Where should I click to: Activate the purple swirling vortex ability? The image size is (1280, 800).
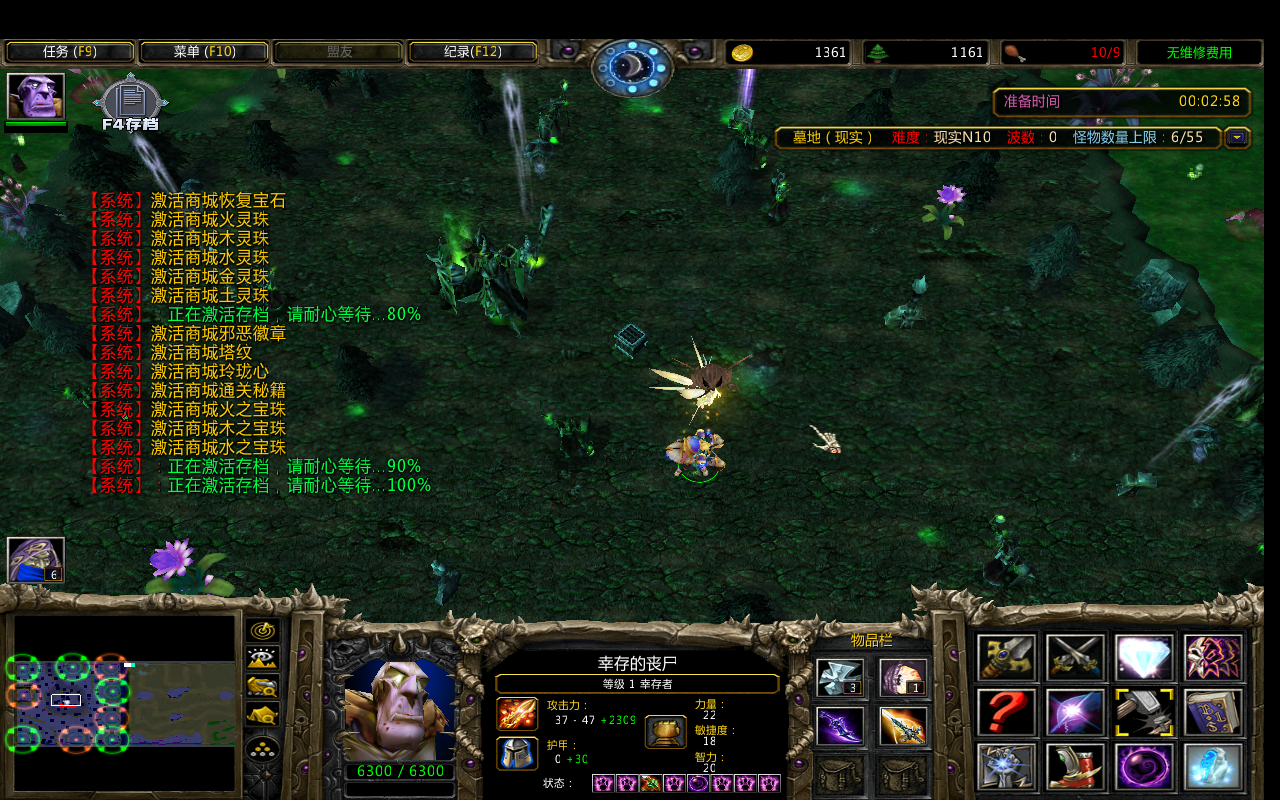(x=1145, y=766)
